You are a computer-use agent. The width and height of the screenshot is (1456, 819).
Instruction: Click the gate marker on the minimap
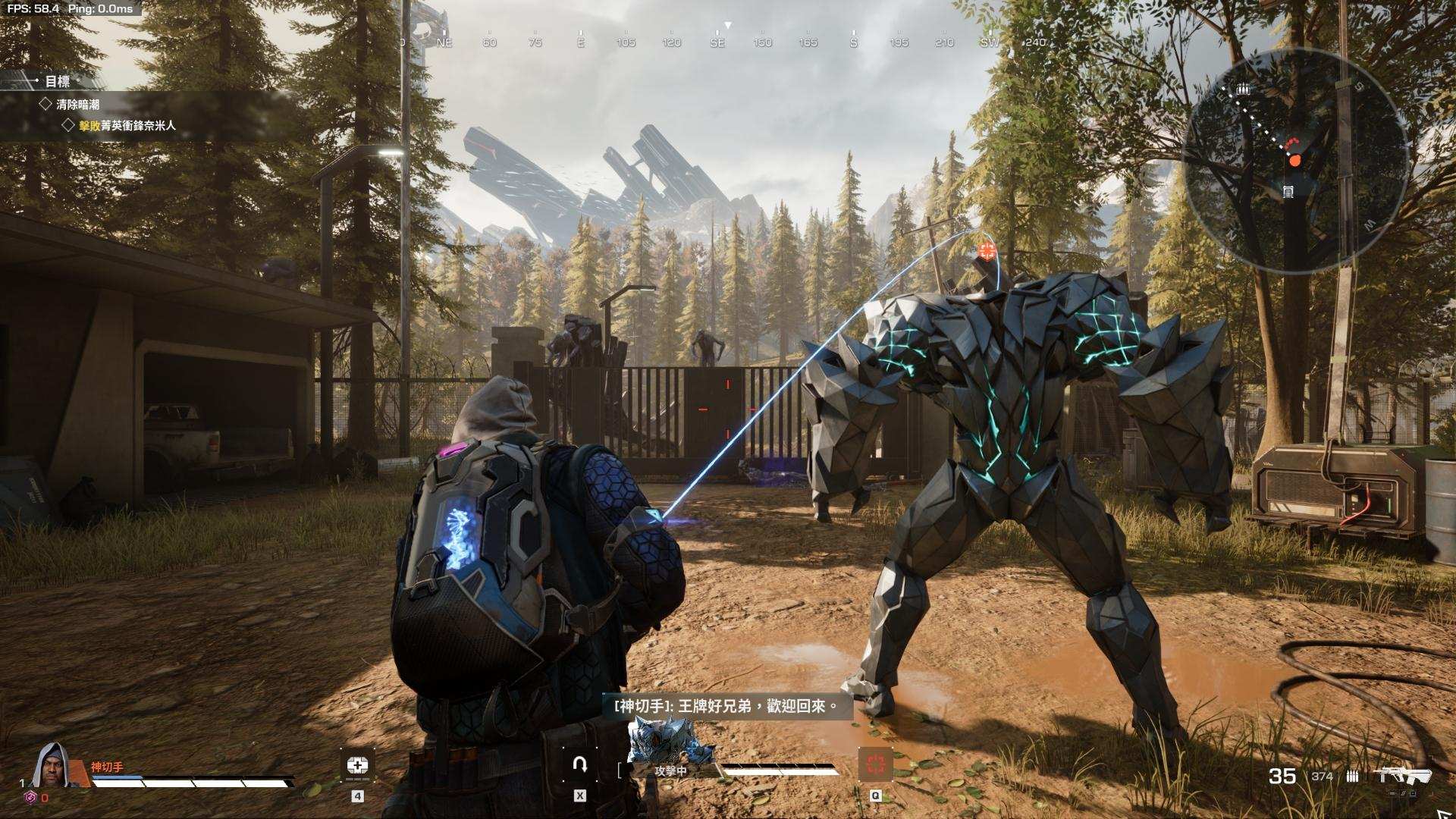point(1288,192)
